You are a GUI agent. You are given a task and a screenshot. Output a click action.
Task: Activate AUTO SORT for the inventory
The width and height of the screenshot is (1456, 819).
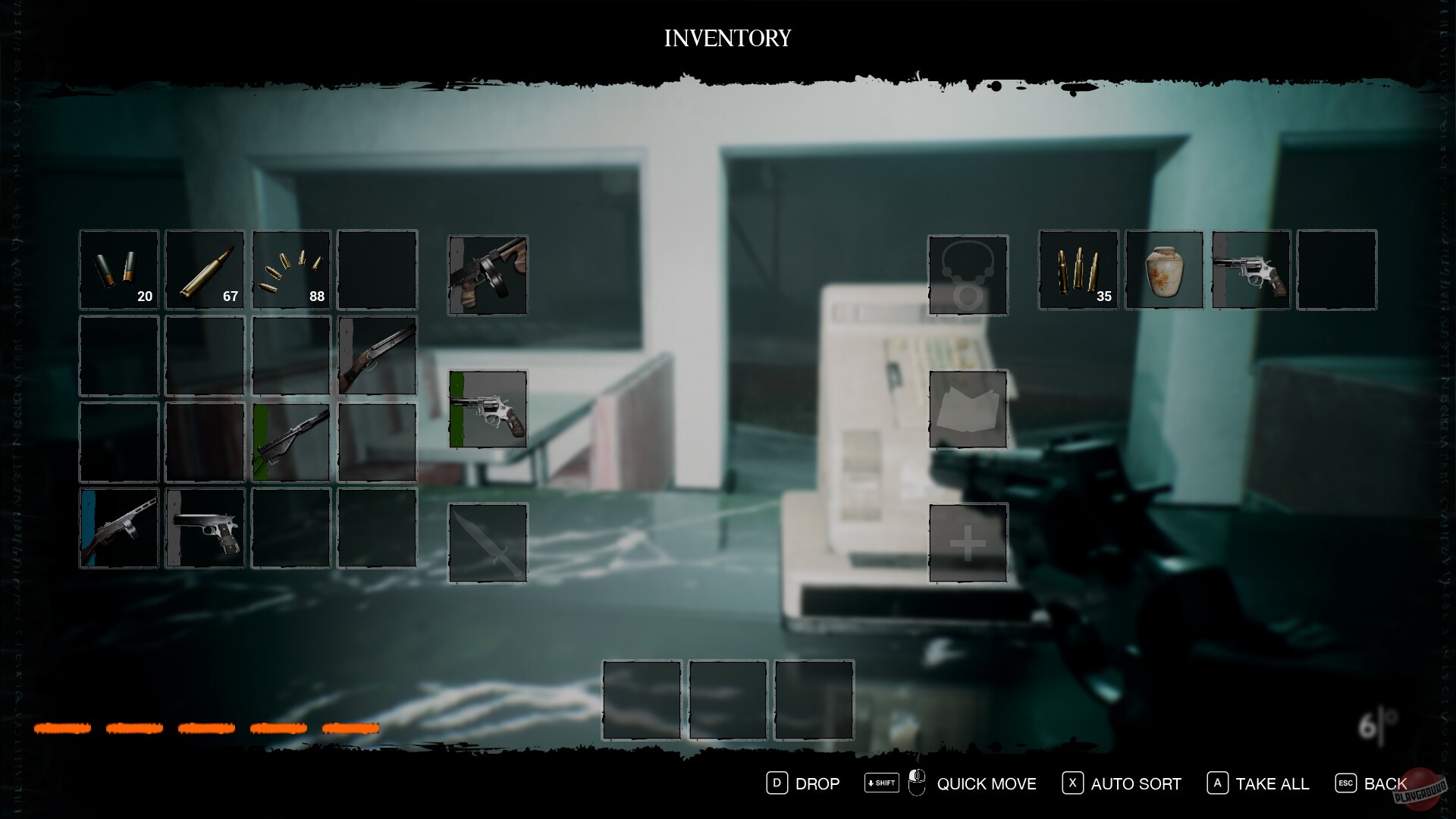point(1134,783)
